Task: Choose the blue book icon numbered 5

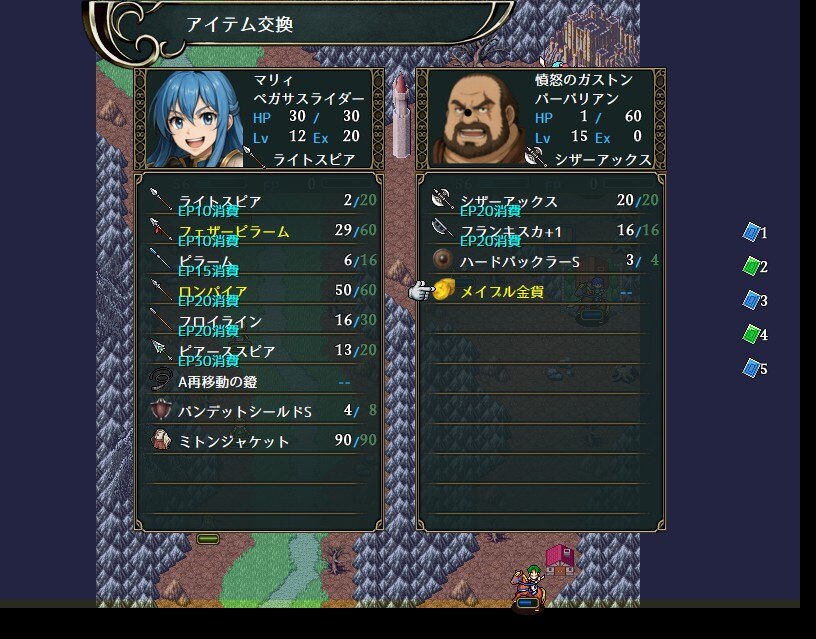Action: (752, 368)
